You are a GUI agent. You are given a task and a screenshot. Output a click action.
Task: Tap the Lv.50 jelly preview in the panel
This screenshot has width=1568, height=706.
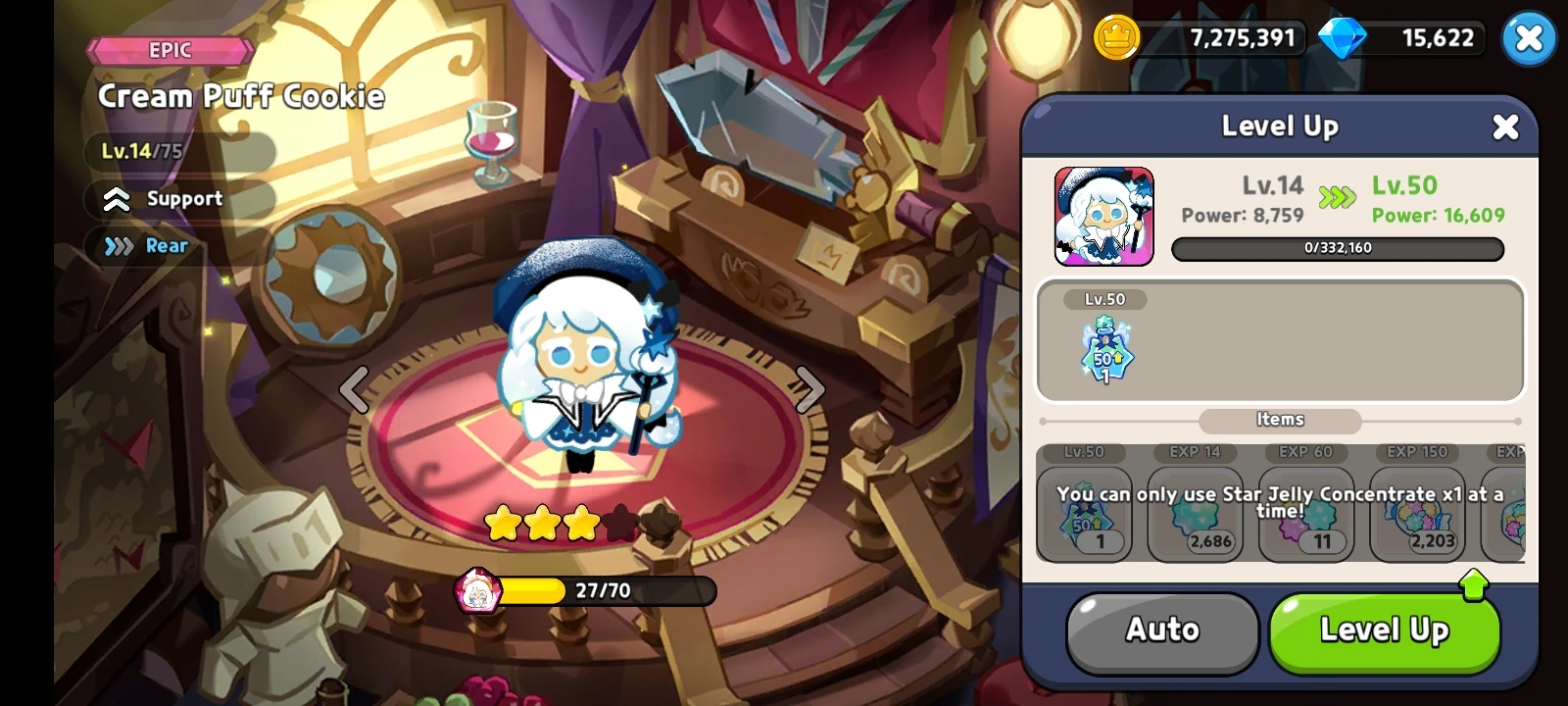click(x=1105, y=353)
